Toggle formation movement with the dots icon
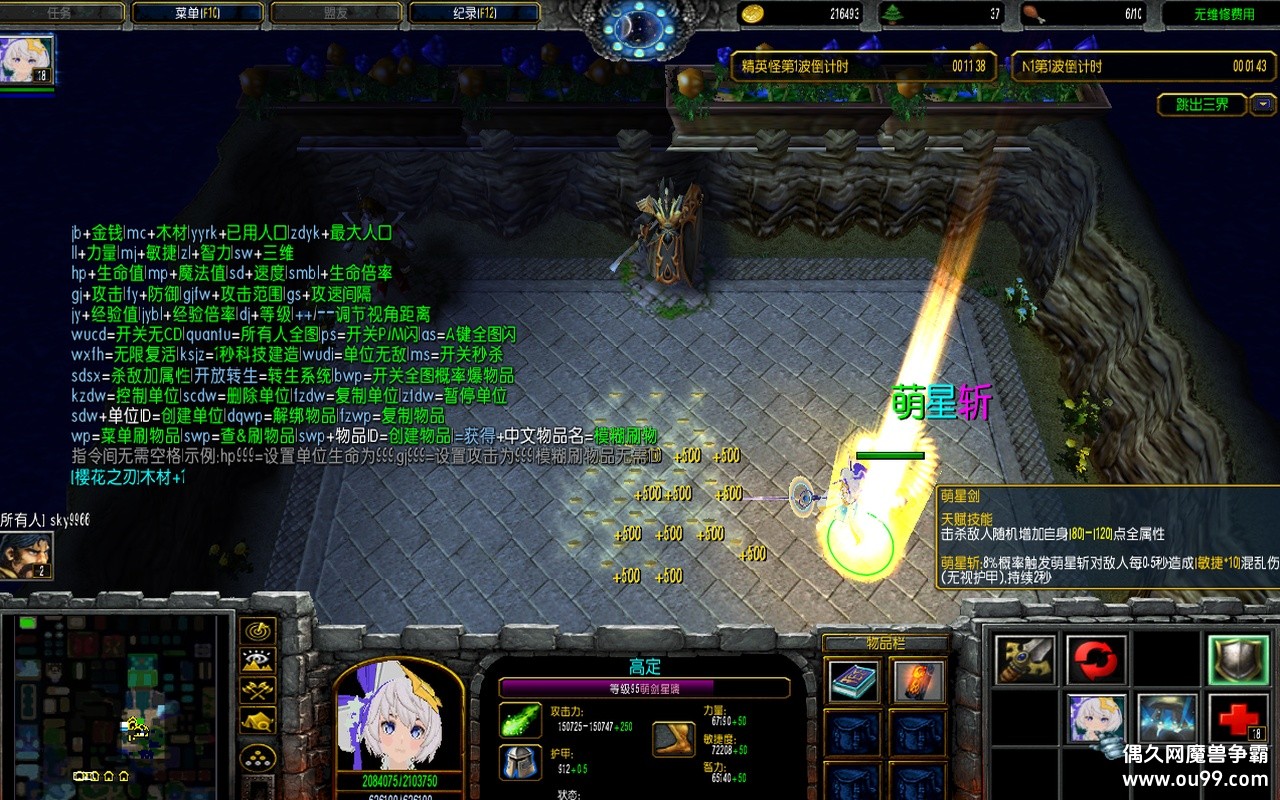 (258, 756)
